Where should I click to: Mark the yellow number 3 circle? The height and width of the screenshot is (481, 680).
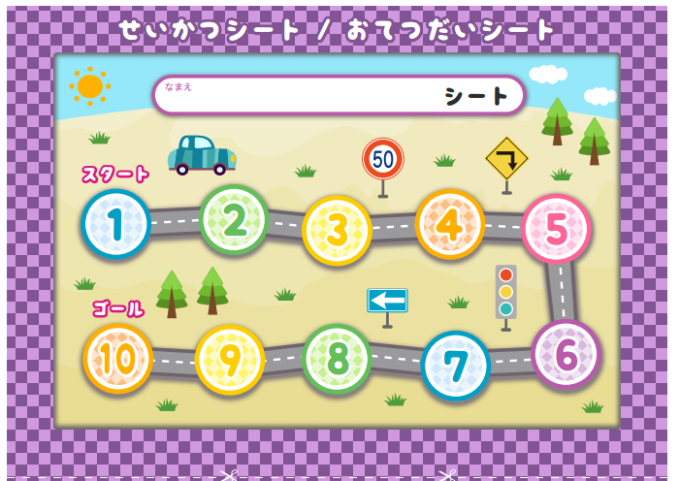click(337, 230)
